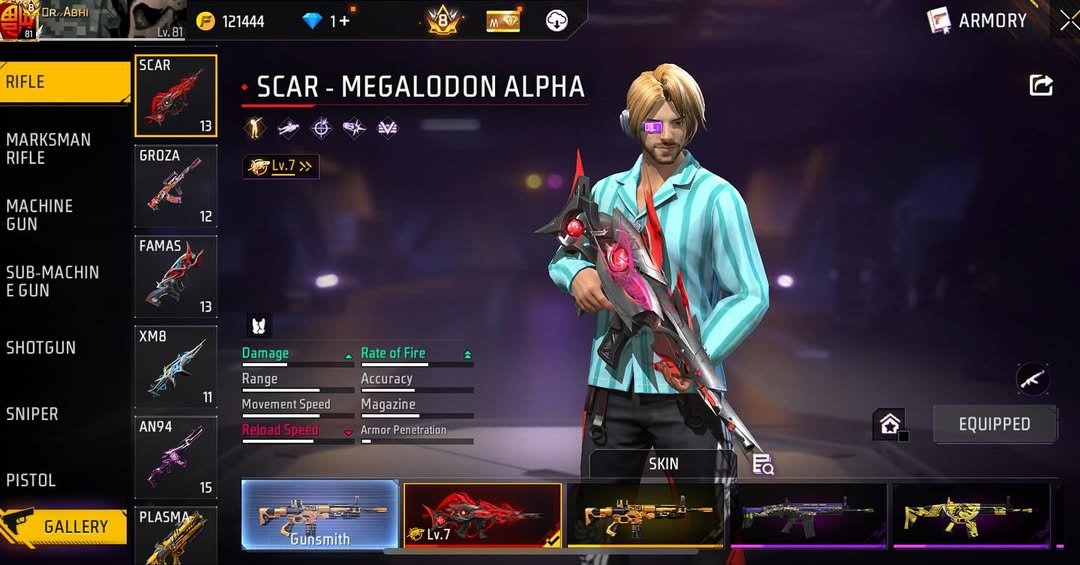Select the AN94 weapon tile
Screen dimensions: 1080x565
[176, 457]
